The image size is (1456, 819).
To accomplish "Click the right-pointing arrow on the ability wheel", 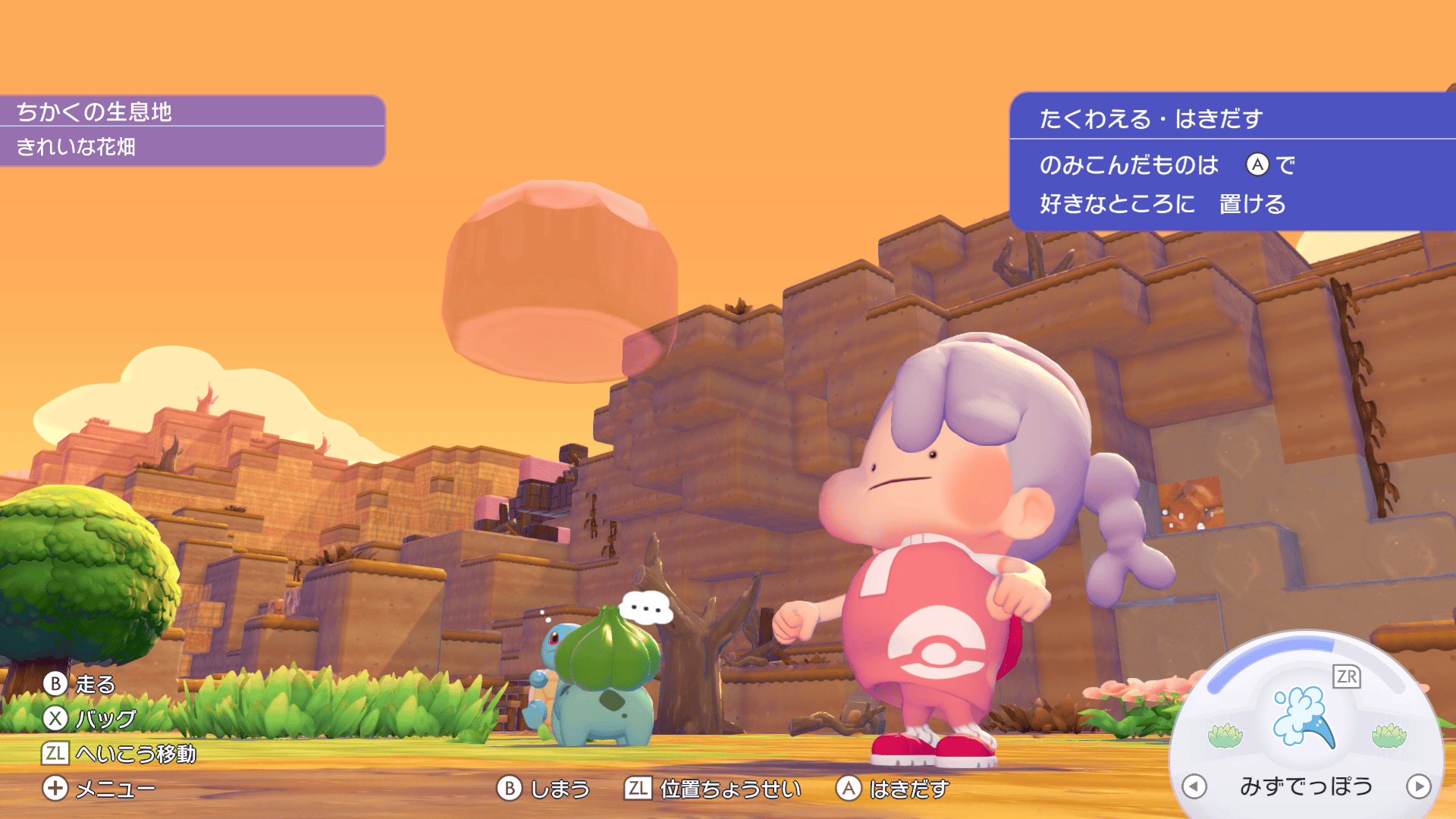I will [1418, 786].
